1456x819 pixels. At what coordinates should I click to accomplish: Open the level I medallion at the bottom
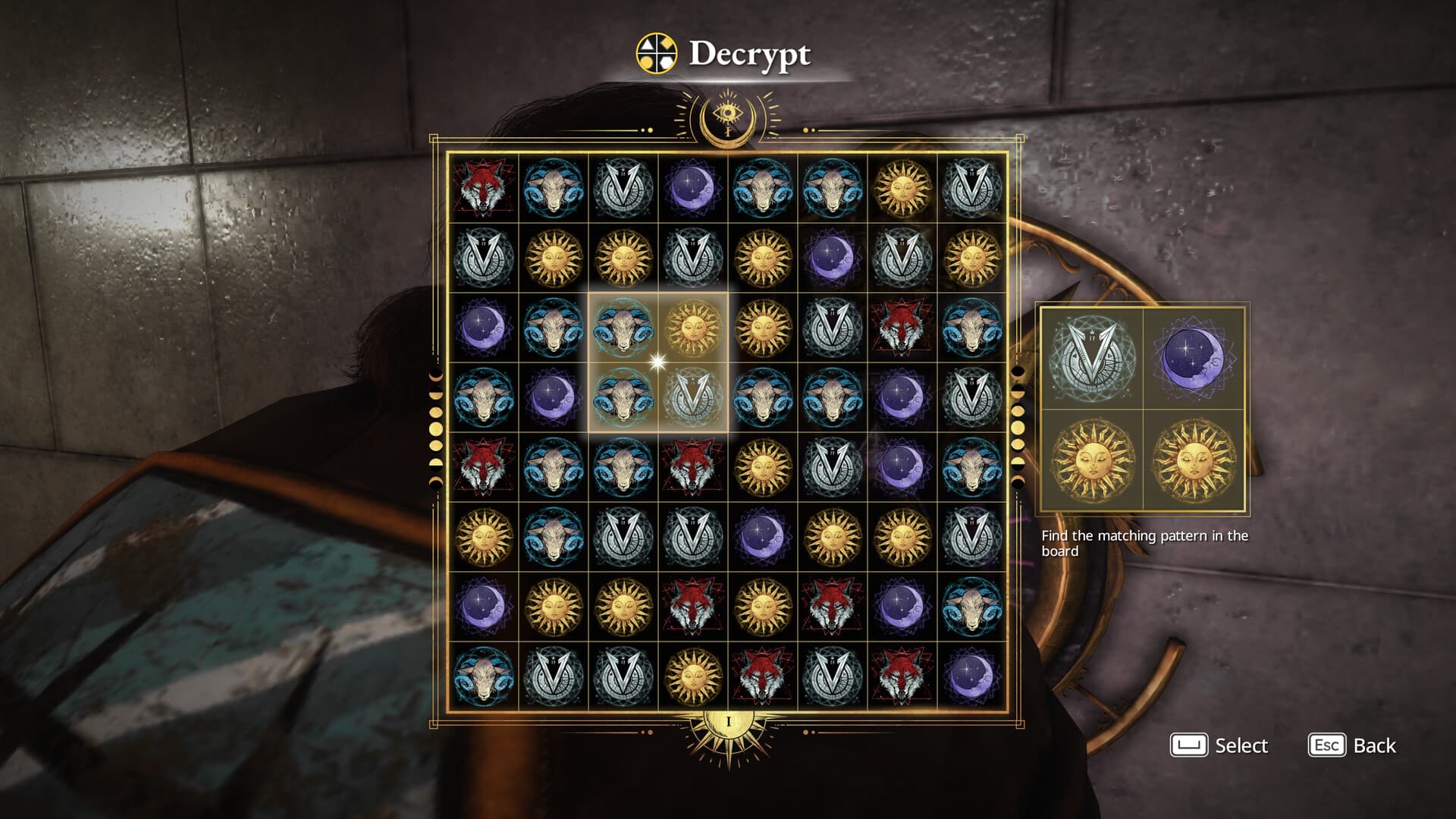coord(727,720)
